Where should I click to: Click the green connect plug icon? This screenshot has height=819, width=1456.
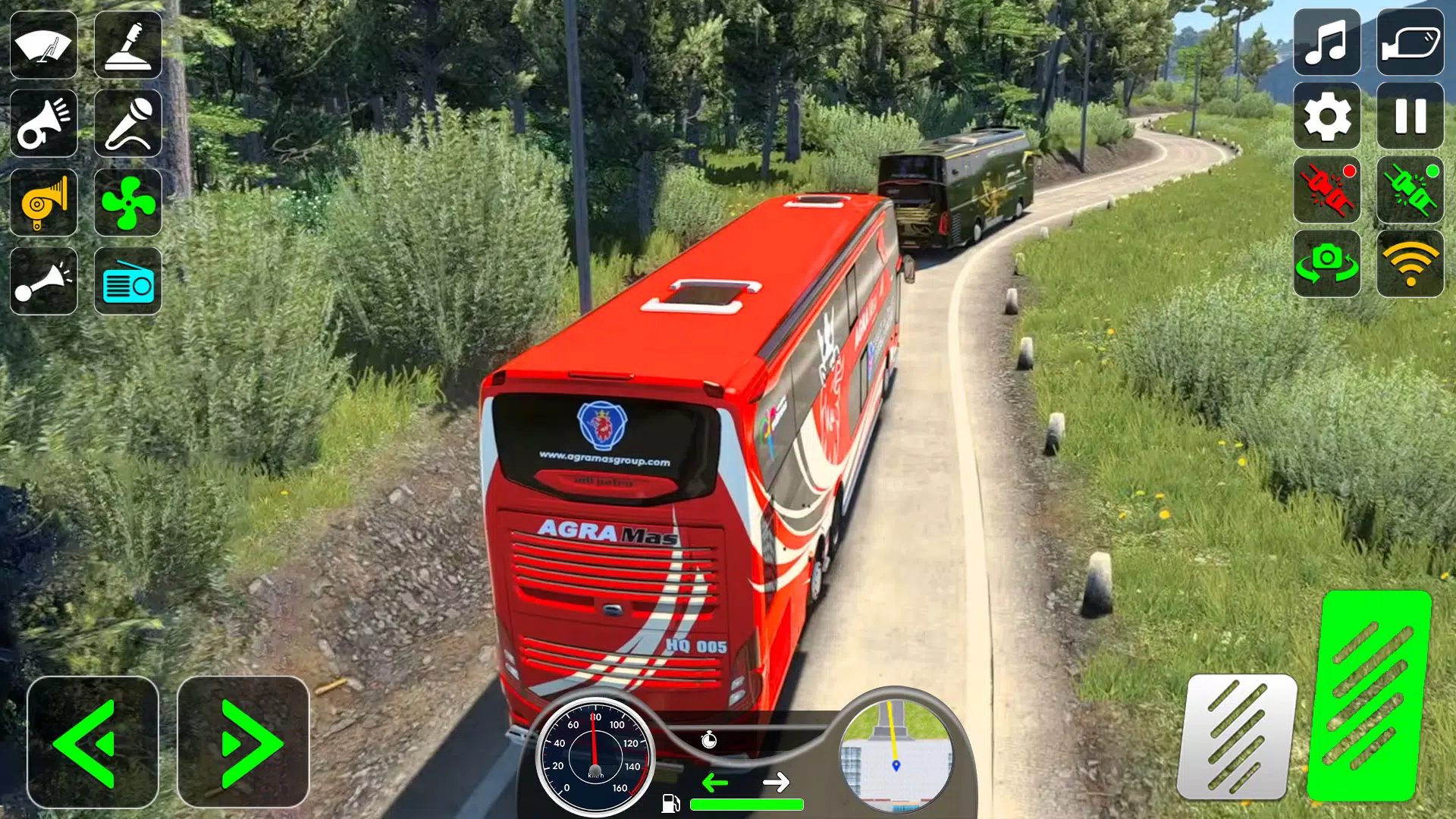click(x=1410, y=190)
